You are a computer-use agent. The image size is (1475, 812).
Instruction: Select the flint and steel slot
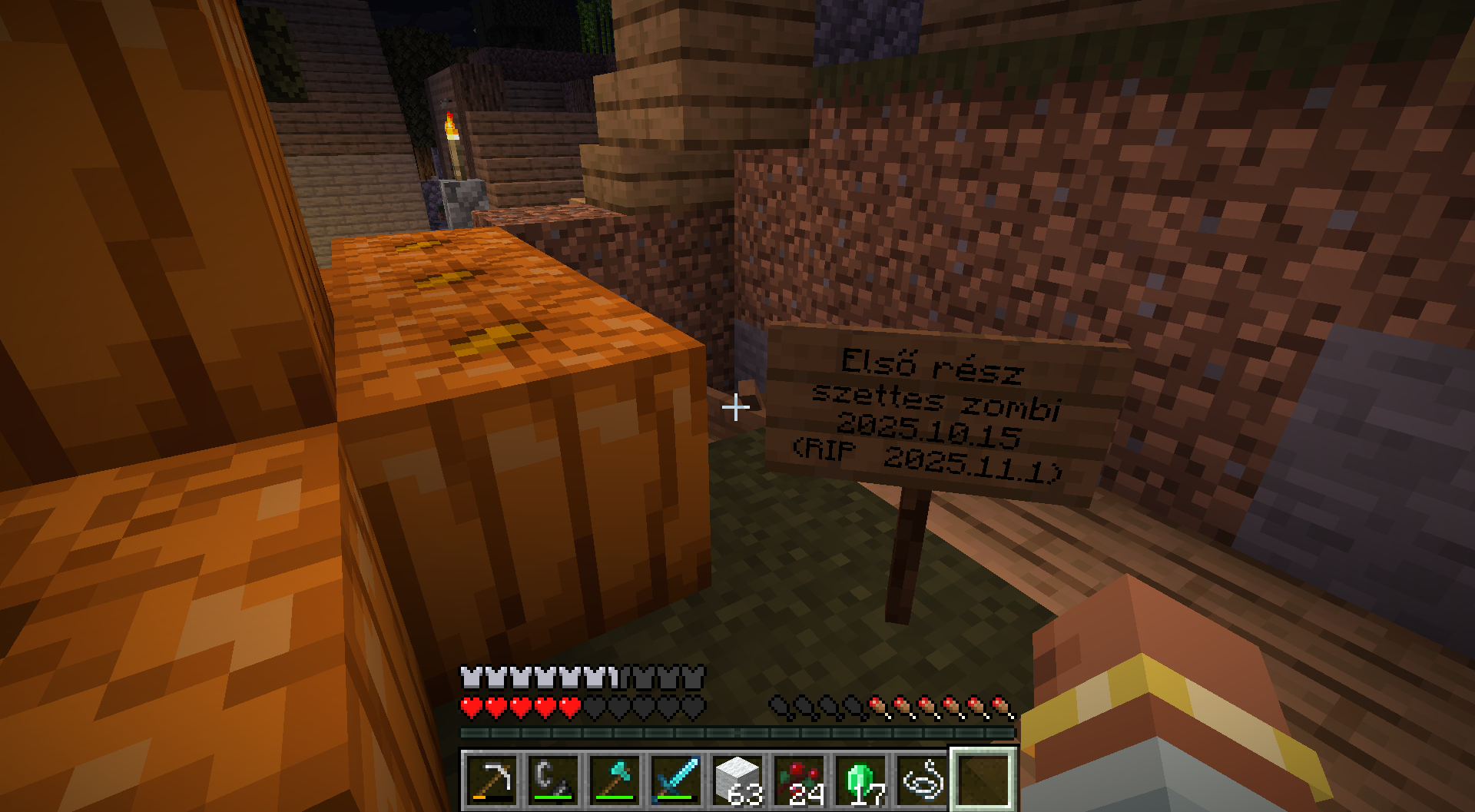pos(553,781)
